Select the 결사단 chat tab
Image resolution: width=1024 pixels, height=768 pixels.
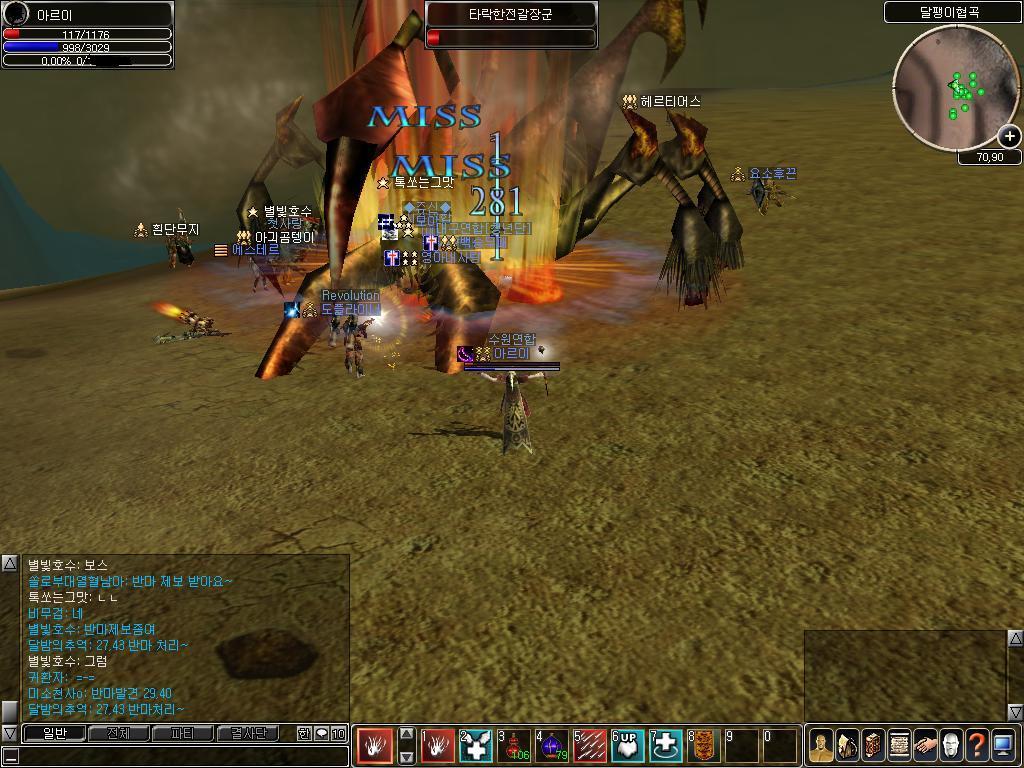click(247, 733)
